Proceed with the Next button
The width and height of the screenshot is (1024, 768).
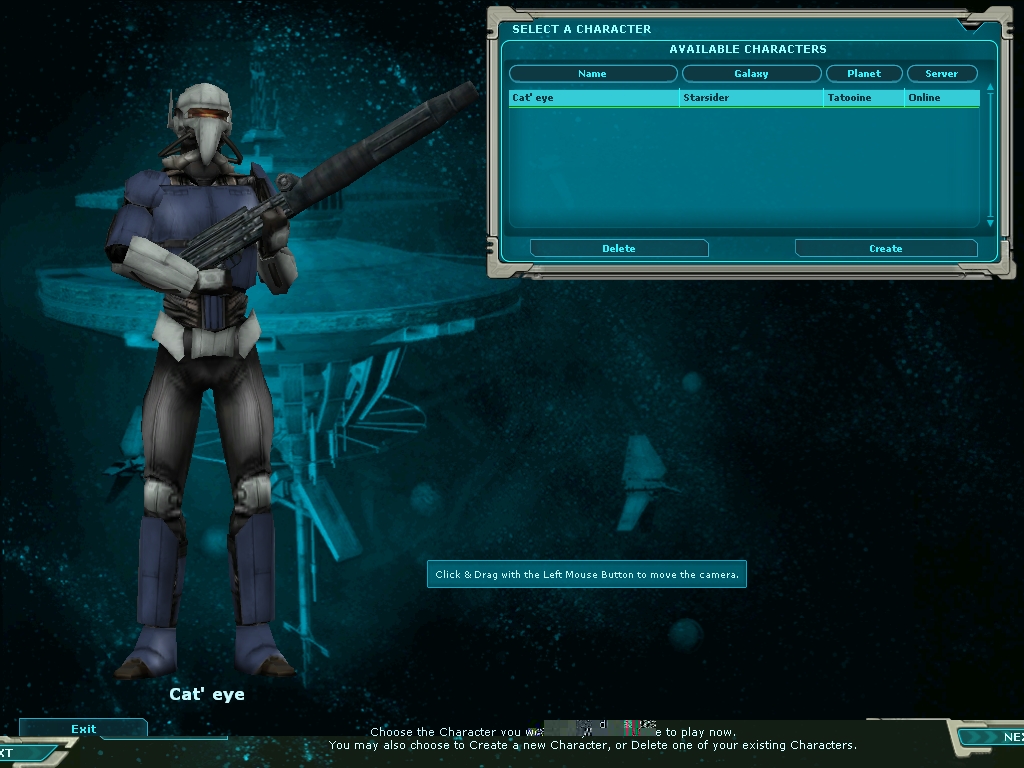tap(994, 737)
